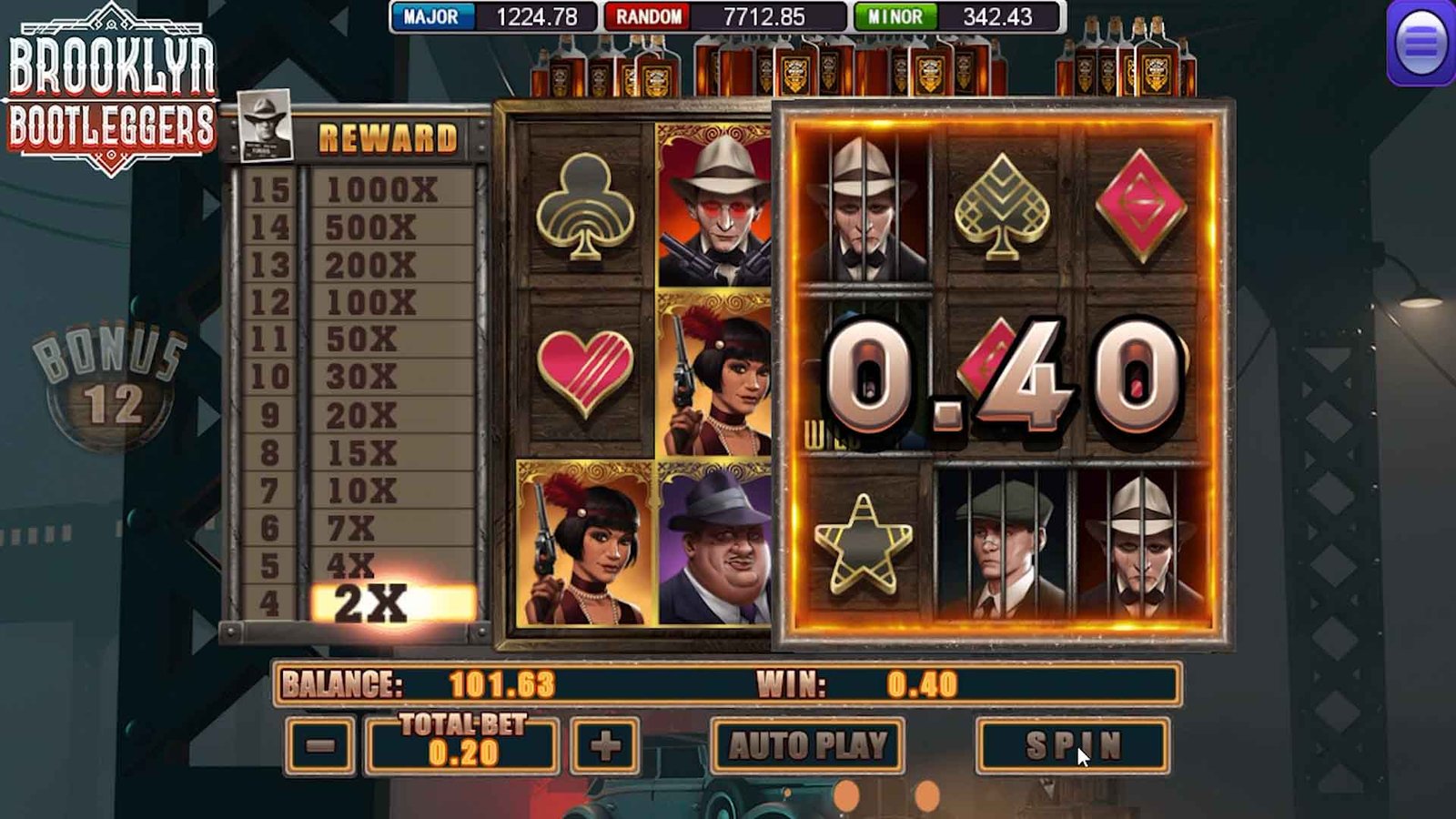Increase total bet with plus button
The width and height of the screenshot is (1456, 819).
(605, 746)
